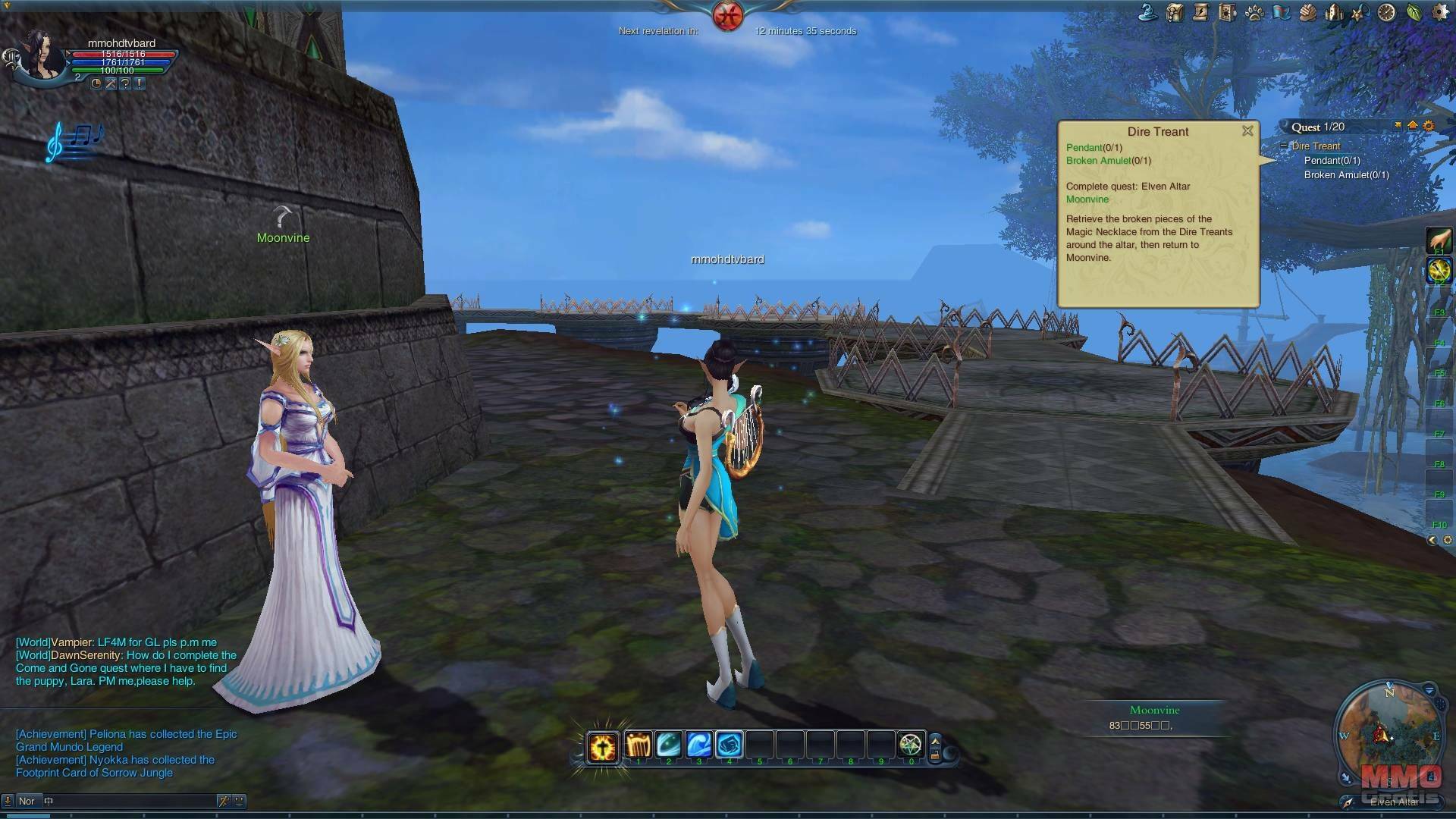The width and height of the screenshot is (1456, 819).
Task: Use the golden harp skill in slot 1
Action: tap(638, 745)
